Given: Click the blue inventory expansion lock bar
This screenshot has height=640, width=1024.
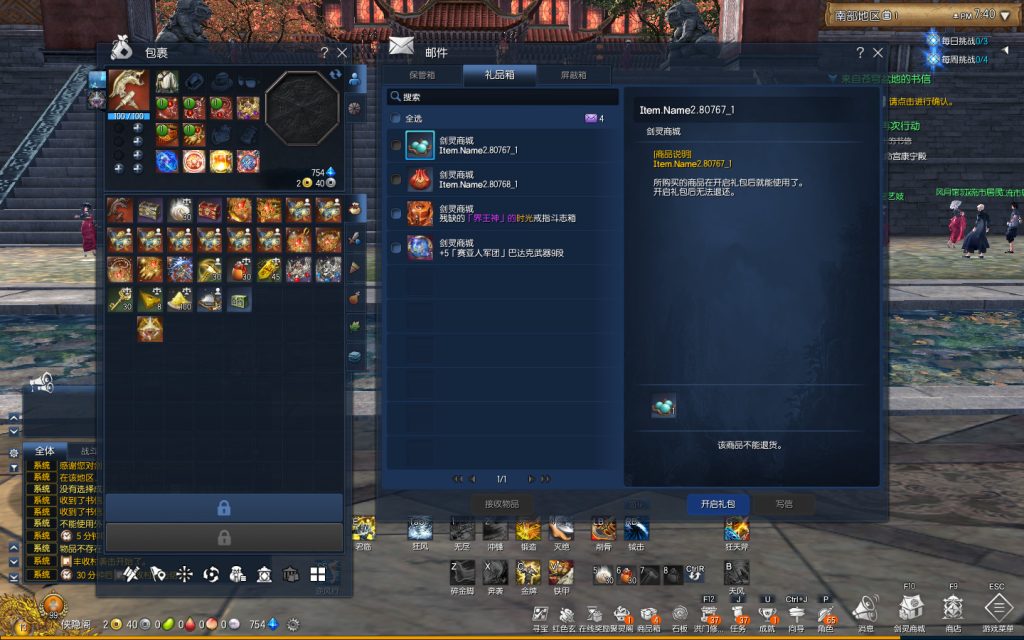Looking at the screenshot, I should pyautogui.click(x=224, y=508).
